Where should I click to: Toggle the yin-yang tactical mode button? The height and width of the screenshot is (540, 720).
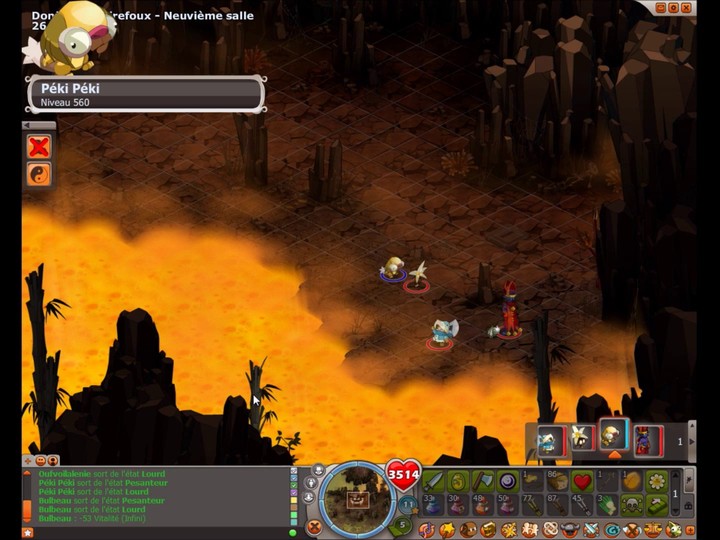click(39, 174)
